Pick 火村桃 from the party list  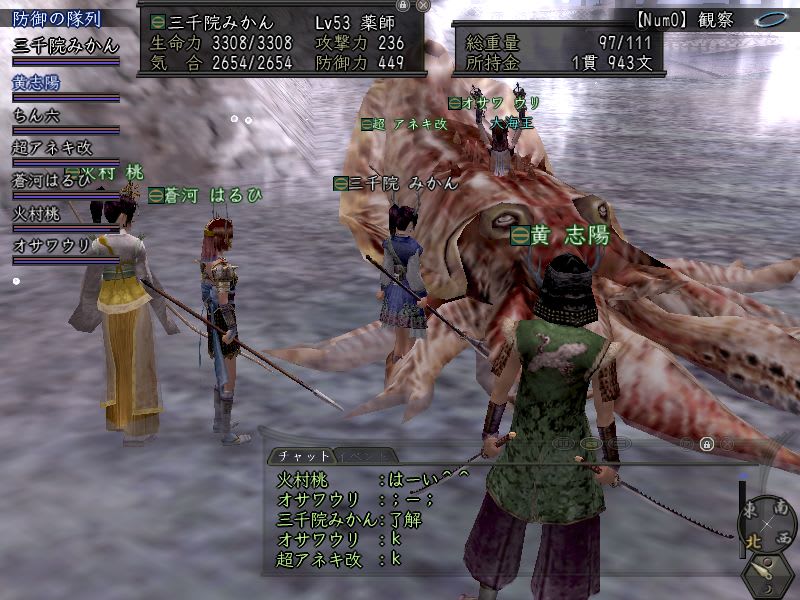36,213
